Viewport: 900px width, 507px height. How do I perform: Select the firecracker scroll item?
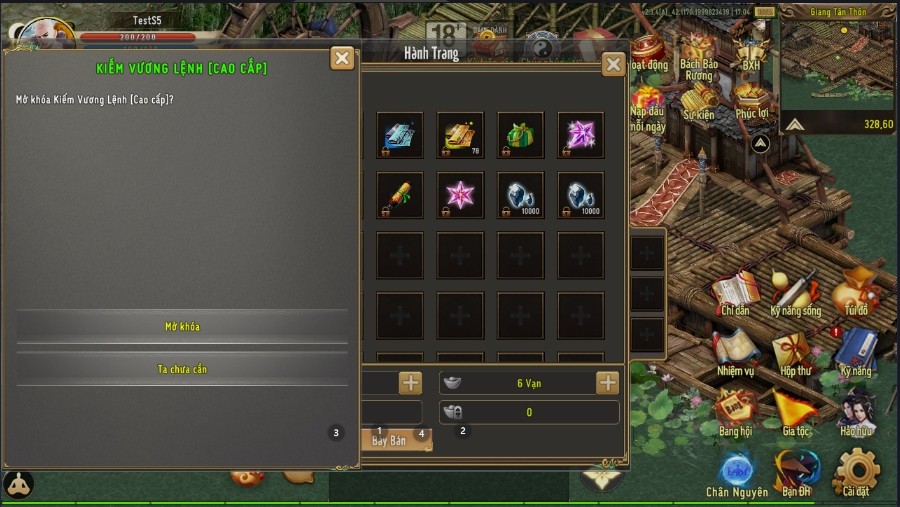coord(400,195)
